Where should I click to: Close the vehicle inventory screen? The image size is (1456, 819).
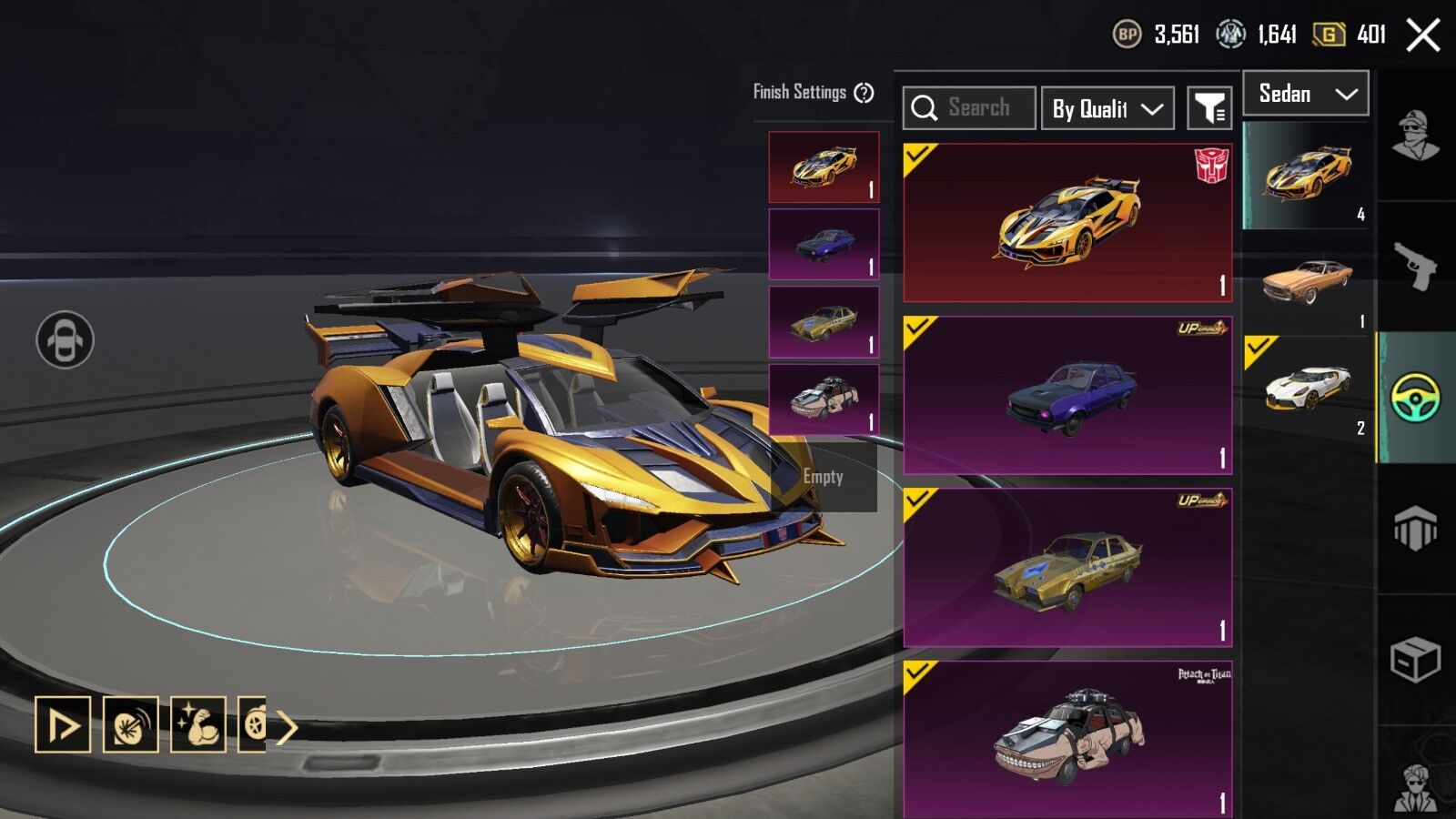coord(1422,35)
